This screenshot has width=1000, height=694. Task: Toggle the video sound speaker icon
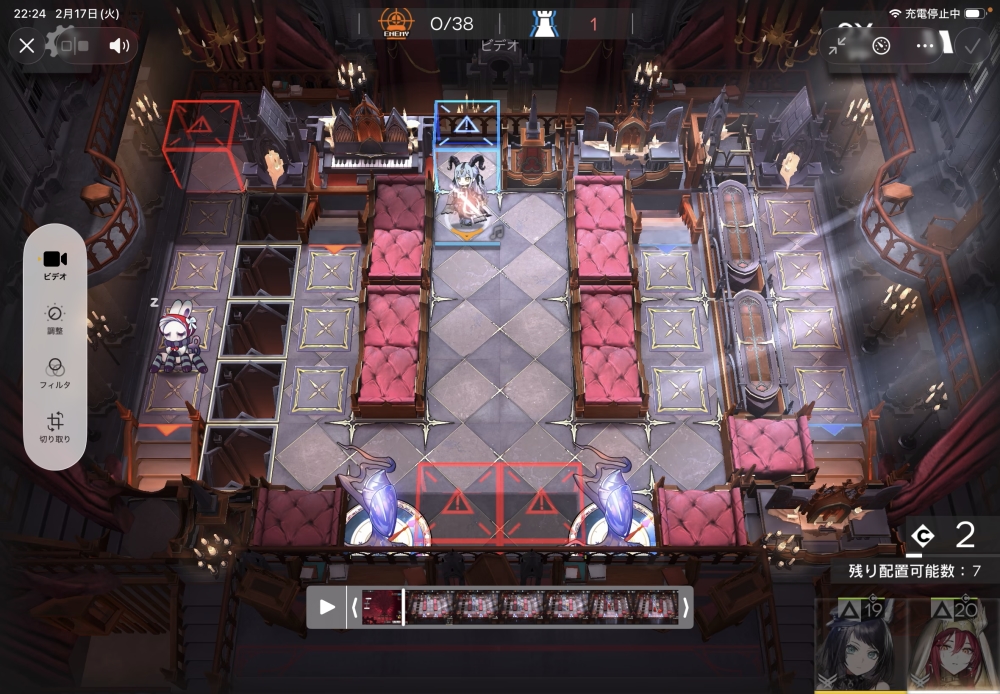(120, 45)
